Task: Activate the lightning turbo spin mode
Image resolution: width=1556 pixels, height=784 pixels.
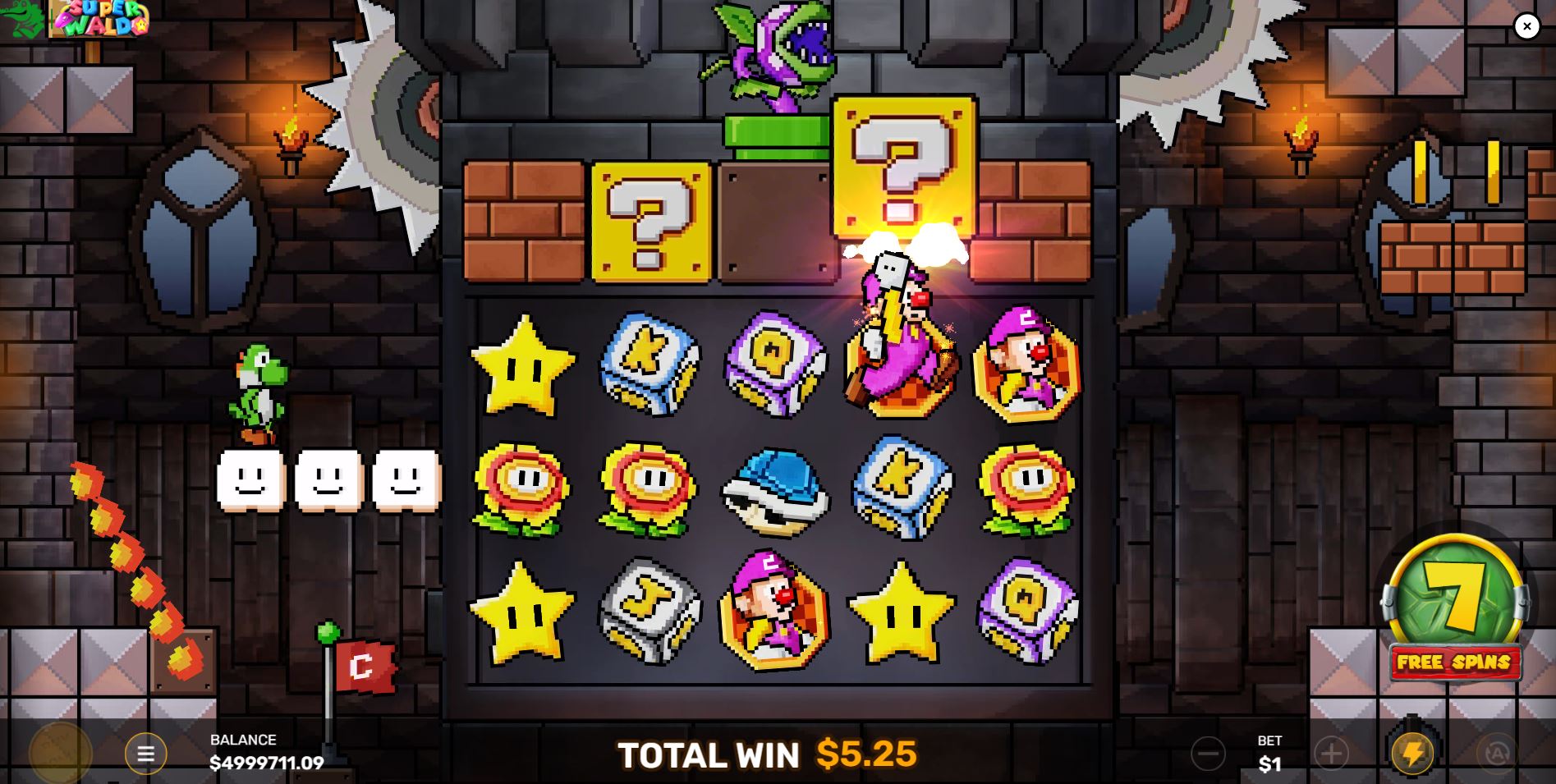Action: click(x=1412, y=753)
